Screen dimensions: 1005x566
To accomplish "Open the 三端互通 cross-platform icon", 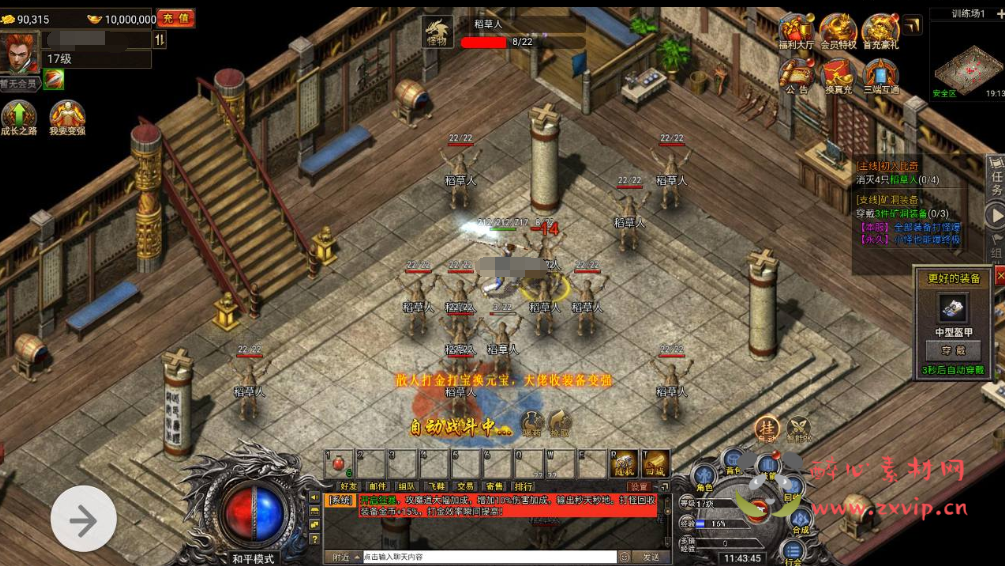I will pyautogui.click(x=881, y=75).
